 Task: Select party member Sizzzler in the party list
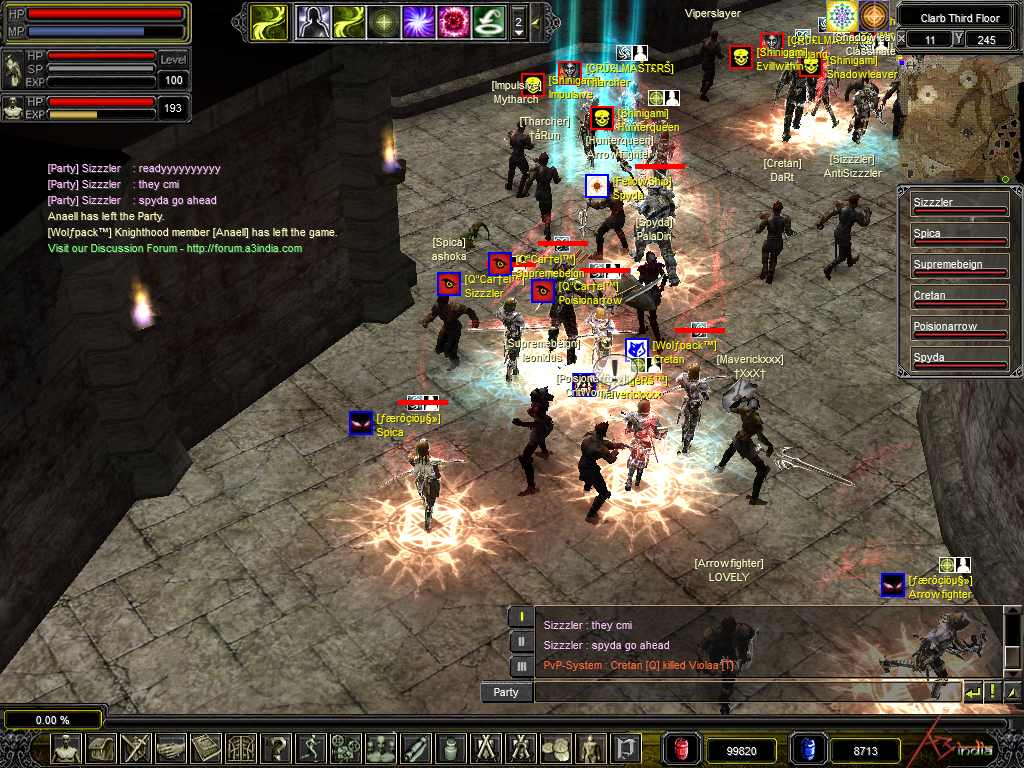pos(959,204)
